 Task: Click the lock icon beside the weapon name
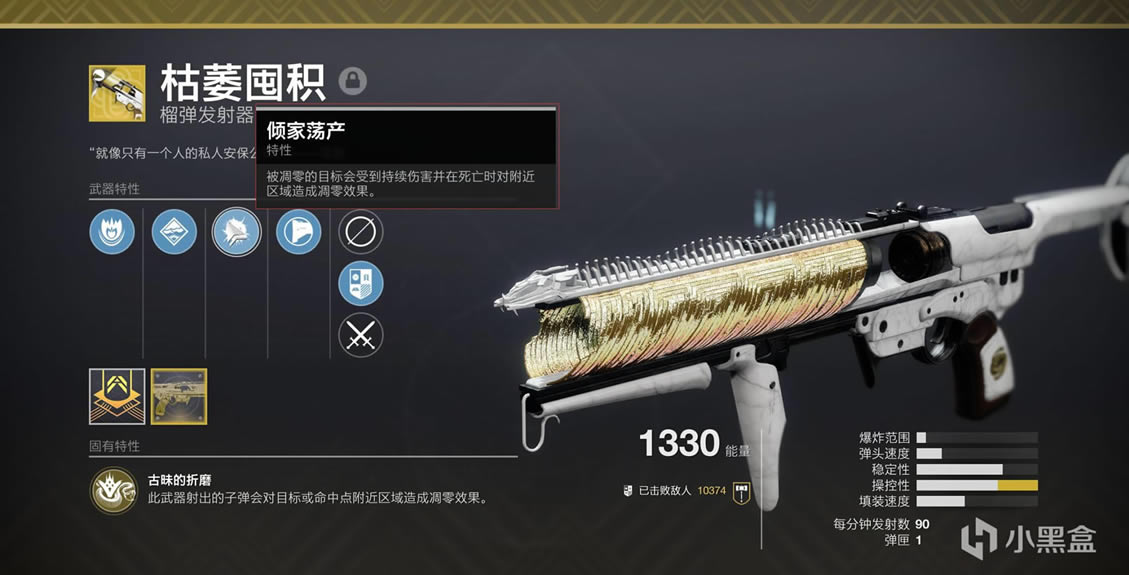pos(352,80)
